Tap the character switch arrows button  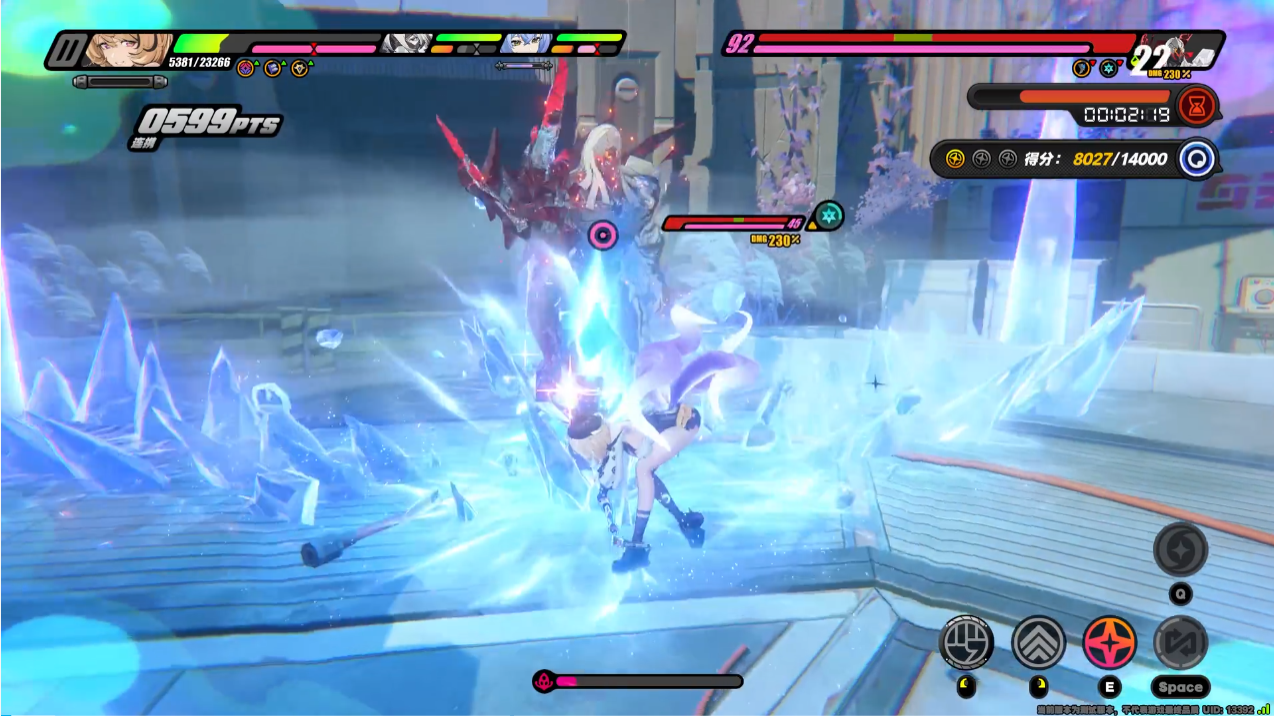(1180, 642)
